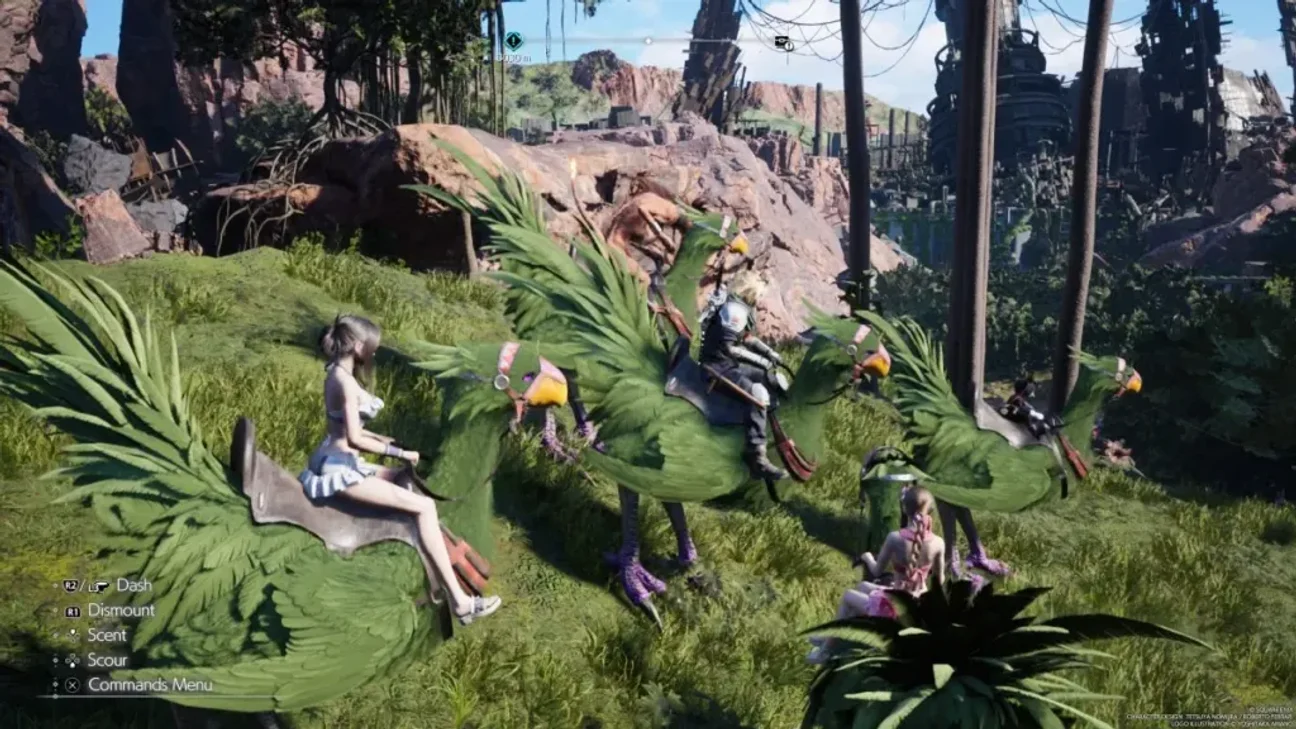
Task: Open the center waypoint dot on the compass
Action: click(x=647, y=41)
